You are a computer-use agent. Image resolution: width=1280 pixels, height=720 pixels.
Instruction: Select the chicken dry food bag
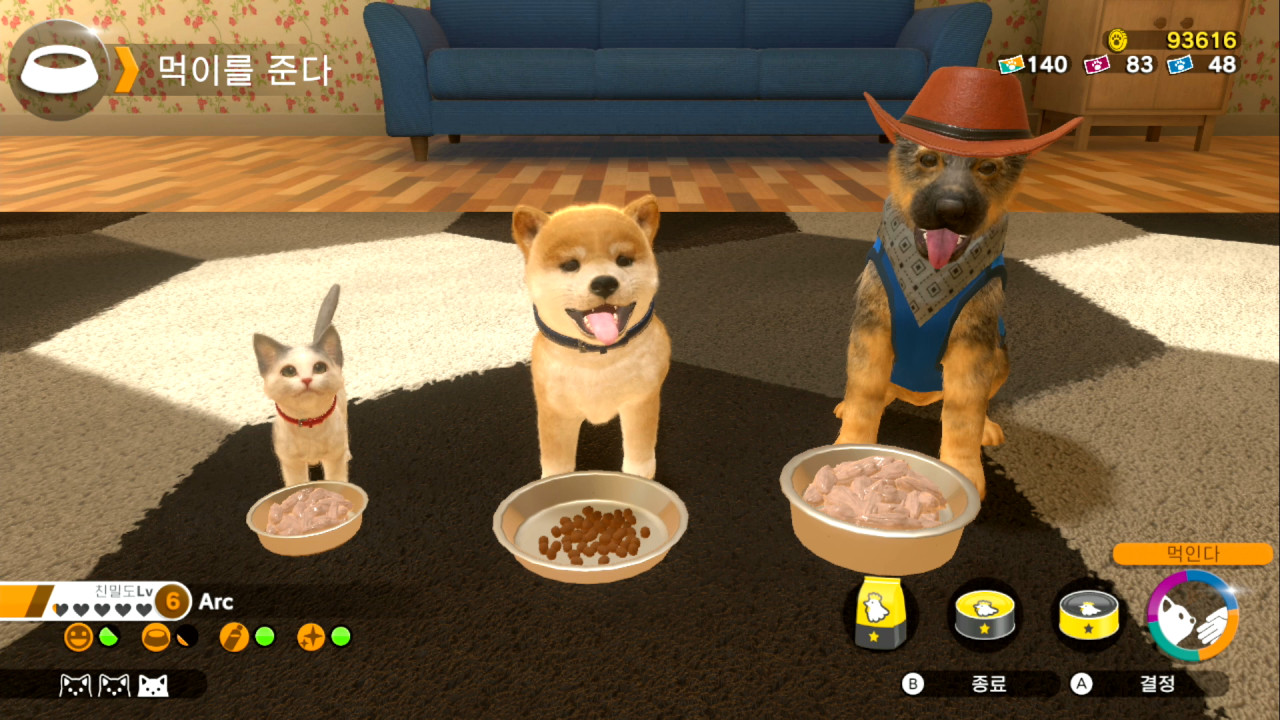pyautogui.click(x=880, y=610)
